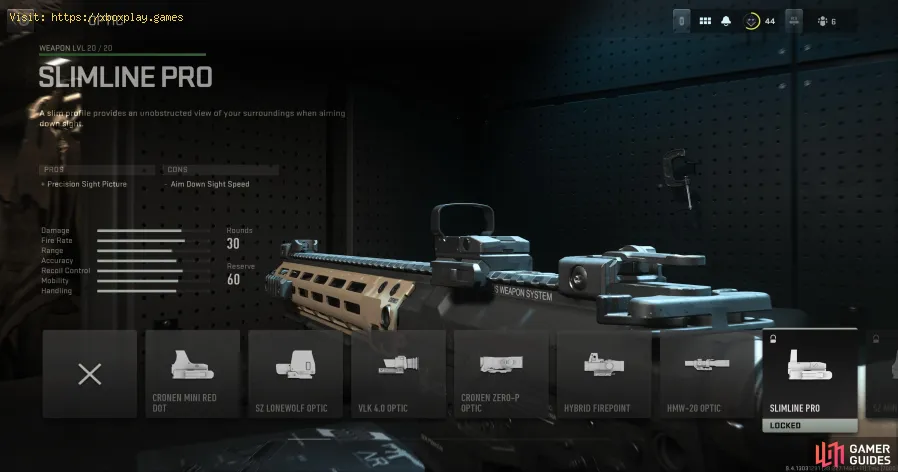Open the grid menu icon
Screen dimensions: 898x472
[x=705, y=20]
